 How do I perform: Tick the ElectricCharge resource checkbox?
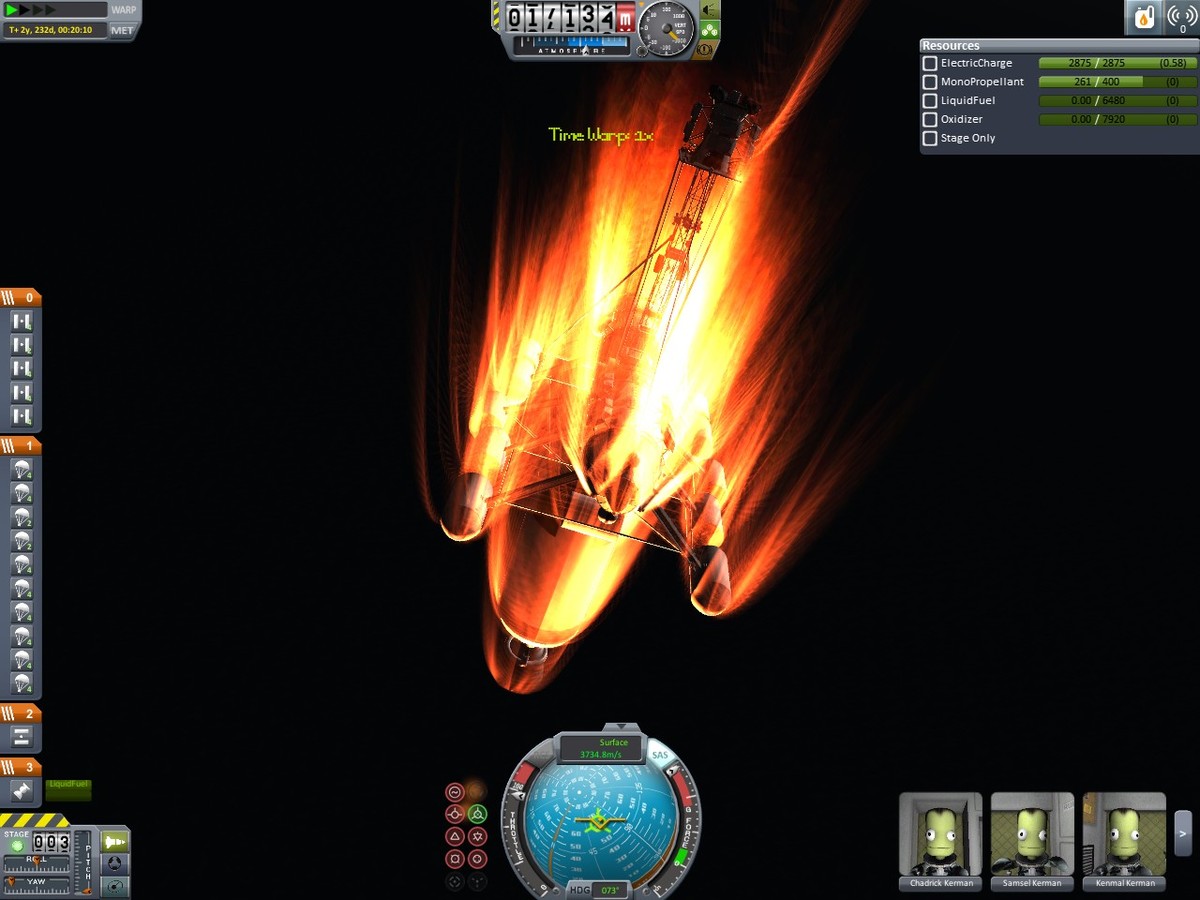point(930,63)
